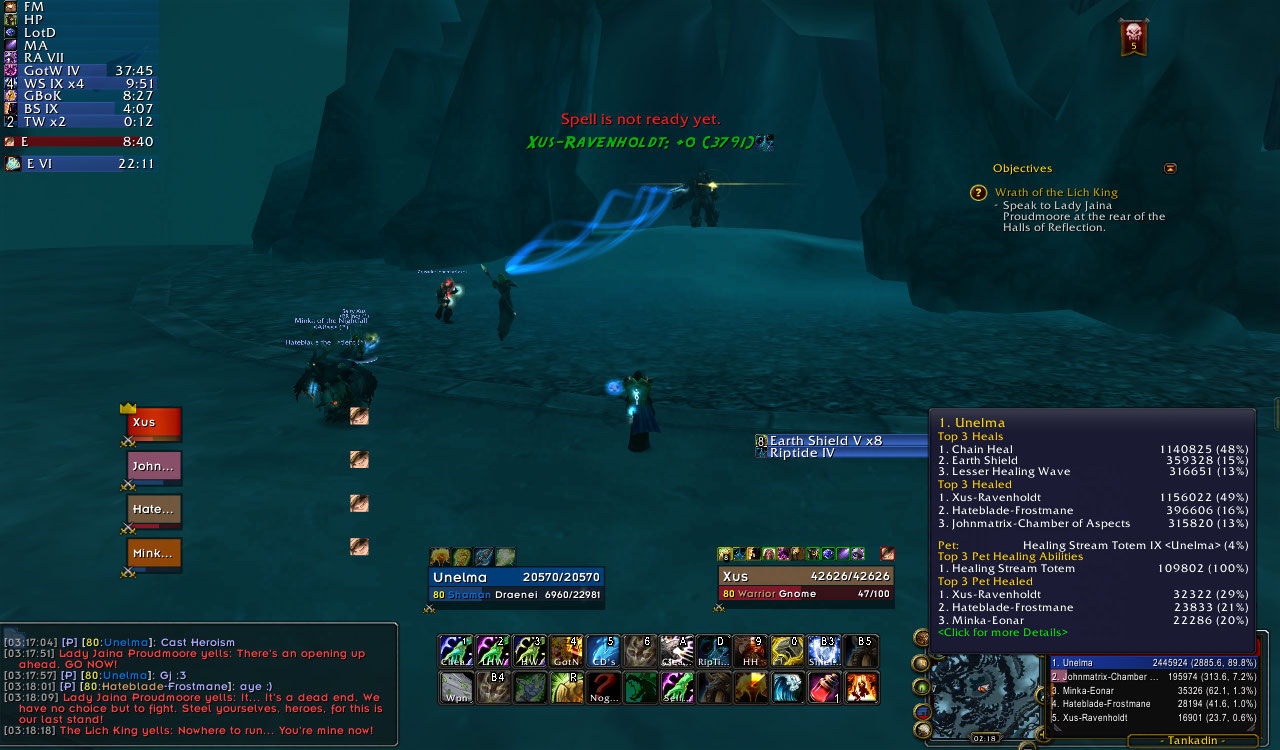
Task: Click the GotW IV buff bar
Action: pyautogui.click(x=80, y=71)
